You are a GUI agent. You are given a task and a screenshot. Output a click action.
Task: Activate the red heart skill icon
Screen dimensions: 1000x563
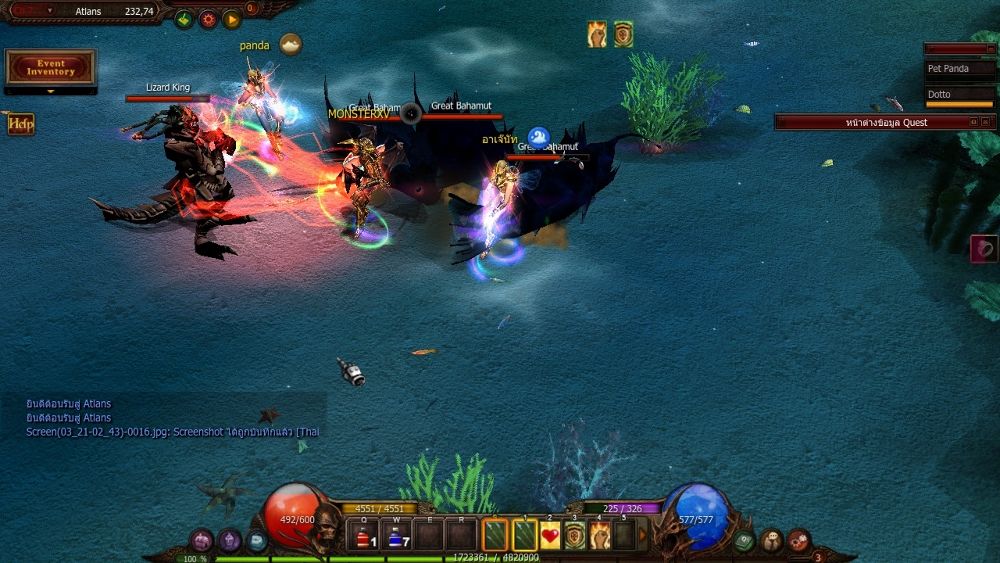(551, 536)
